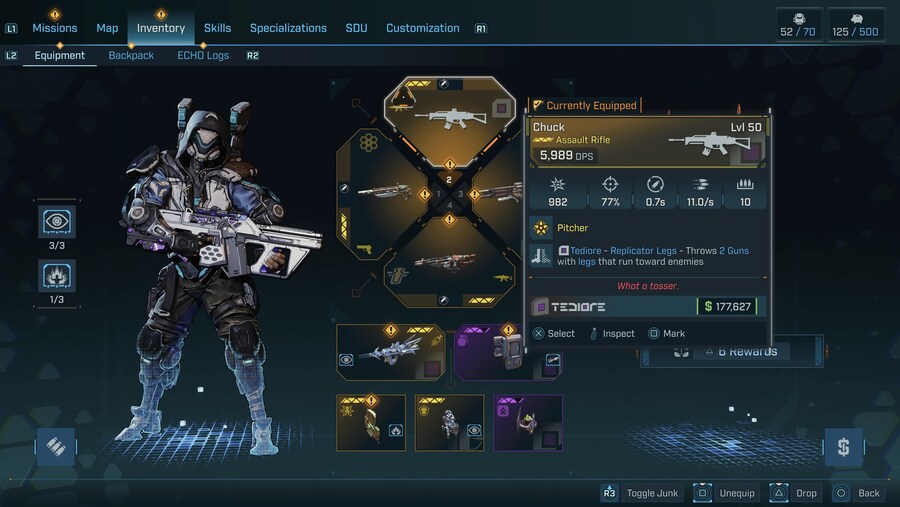The width and height of the screenshot is (900, 507).
Task: Switch to the Backpack sub-tab
Action: pyautogui.click(x=131, y=56)
